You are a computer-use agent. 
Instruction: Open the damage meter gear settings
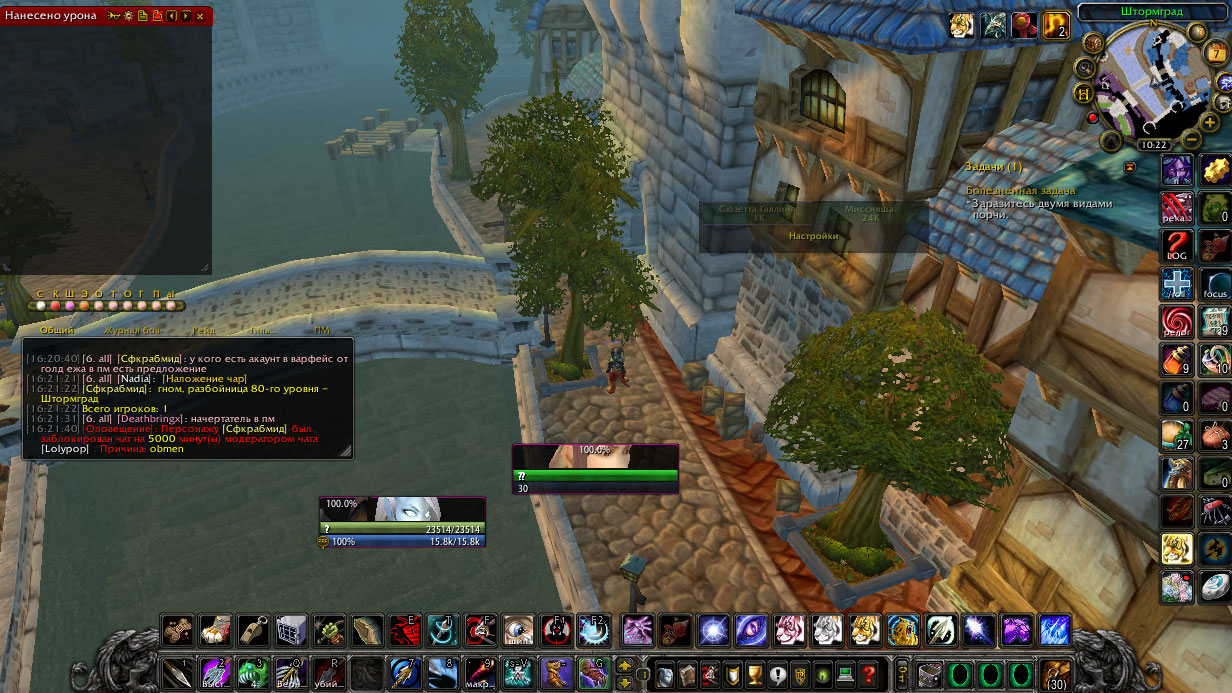pyautogui.click(x=128, y=16)
